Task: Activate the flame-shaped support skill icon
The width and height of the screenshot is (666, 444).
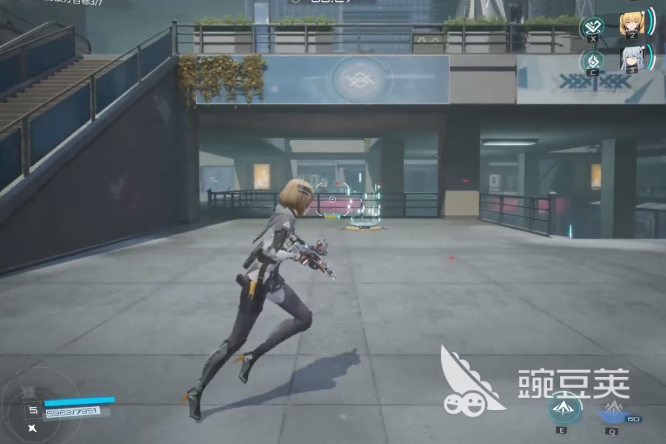Action: (x=591, y=59)
